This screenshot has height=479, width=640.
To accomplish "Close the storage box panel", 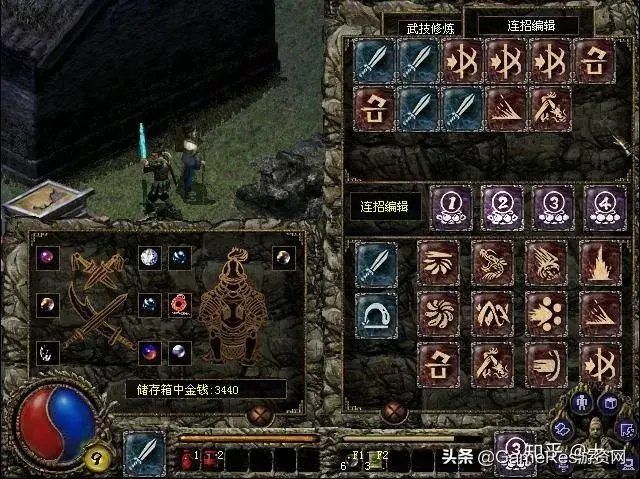I will 264,411.
